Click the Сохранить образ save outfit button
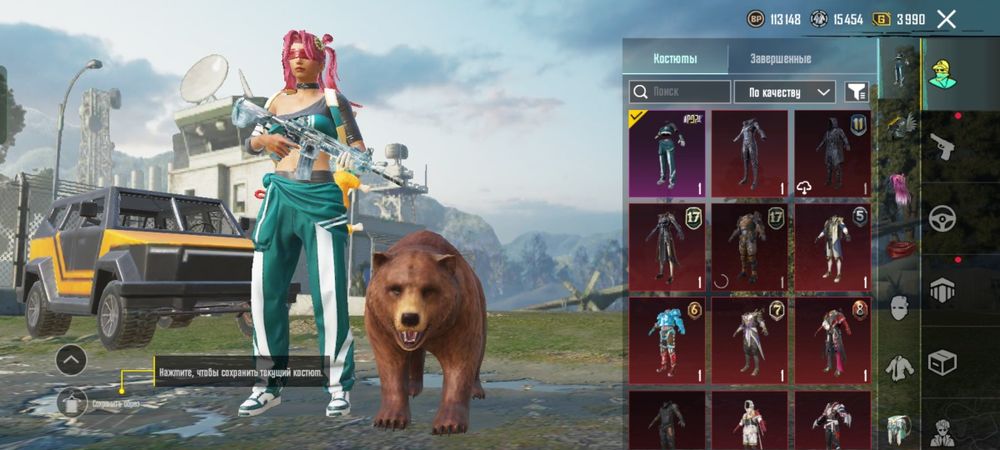The image size is (1000, 450). 72,404
